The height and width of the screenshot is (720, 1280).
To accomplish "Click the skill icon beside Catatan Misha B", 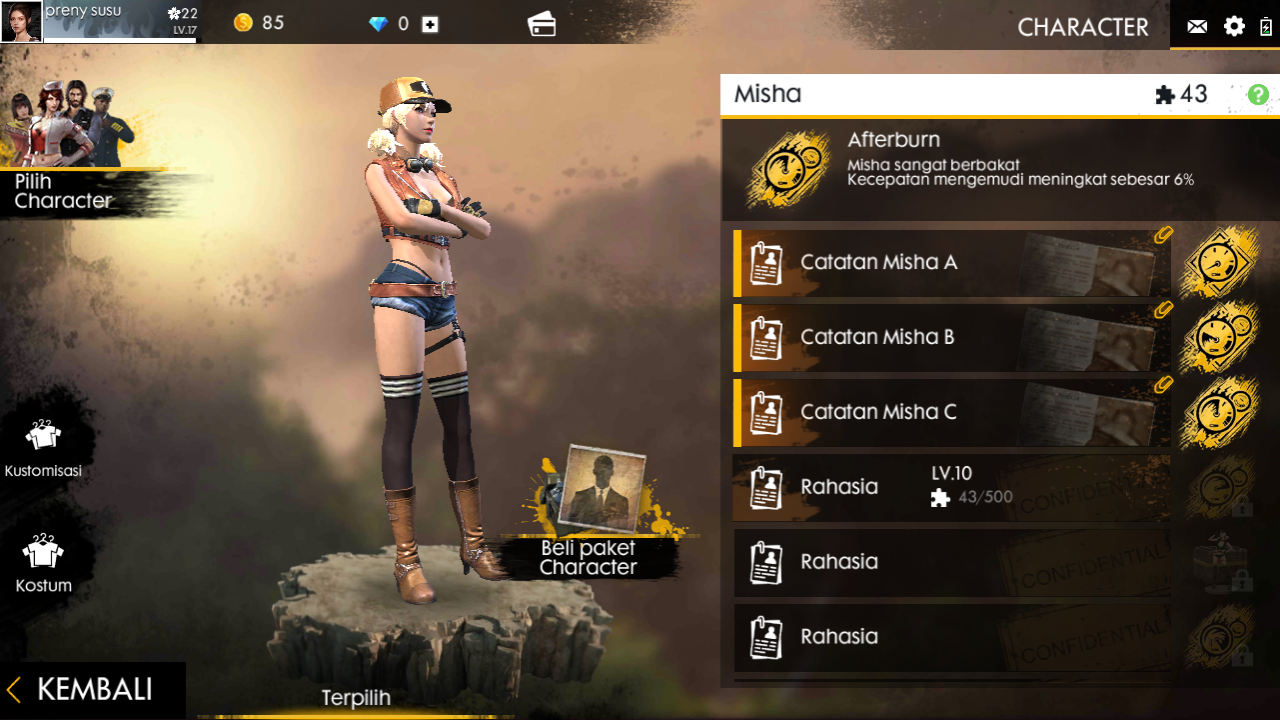I will pyautogui.click(x=1219, y=338).
